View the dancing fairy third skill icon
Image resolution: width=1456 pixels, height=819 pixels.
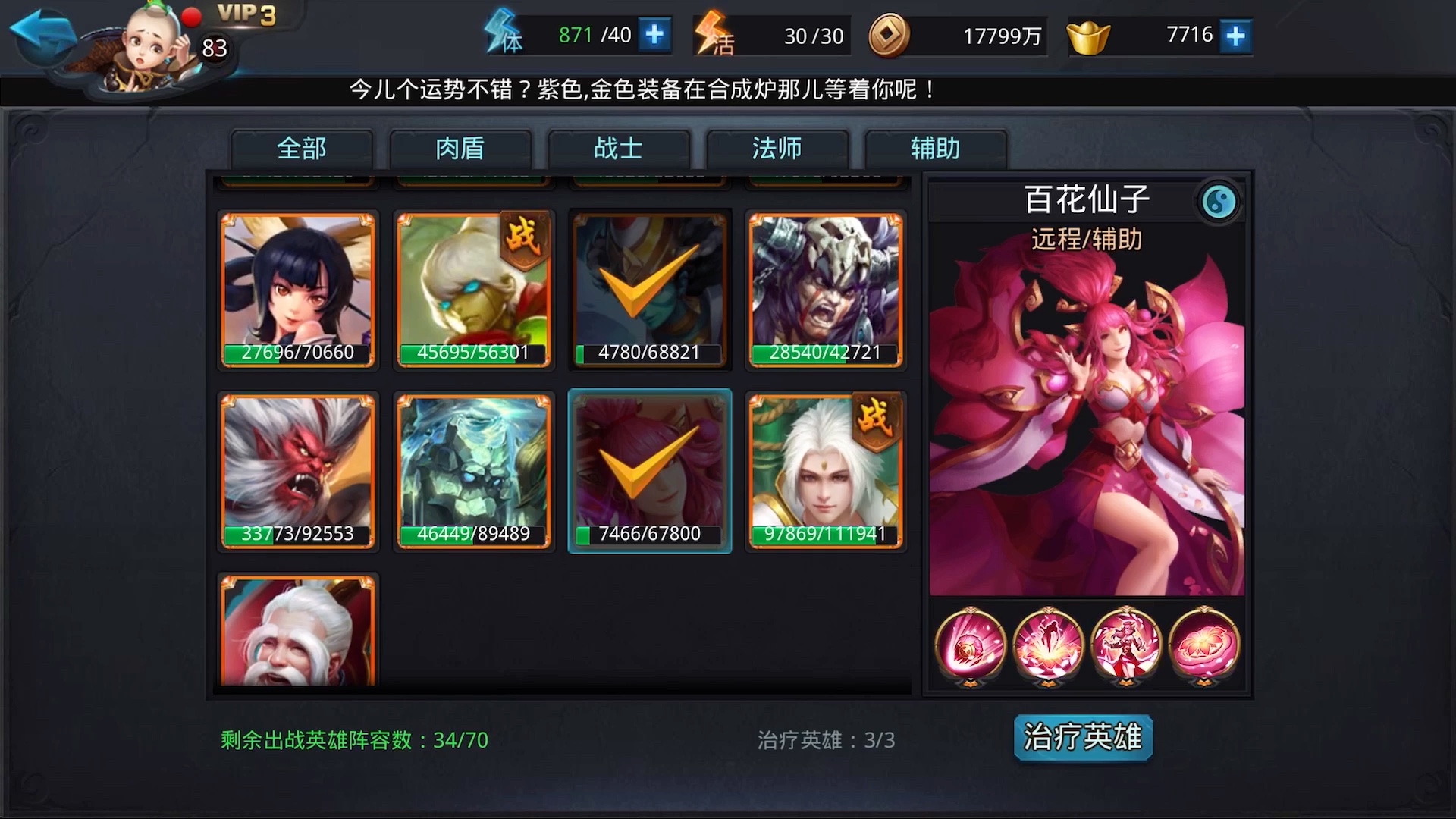(1128, 644)
